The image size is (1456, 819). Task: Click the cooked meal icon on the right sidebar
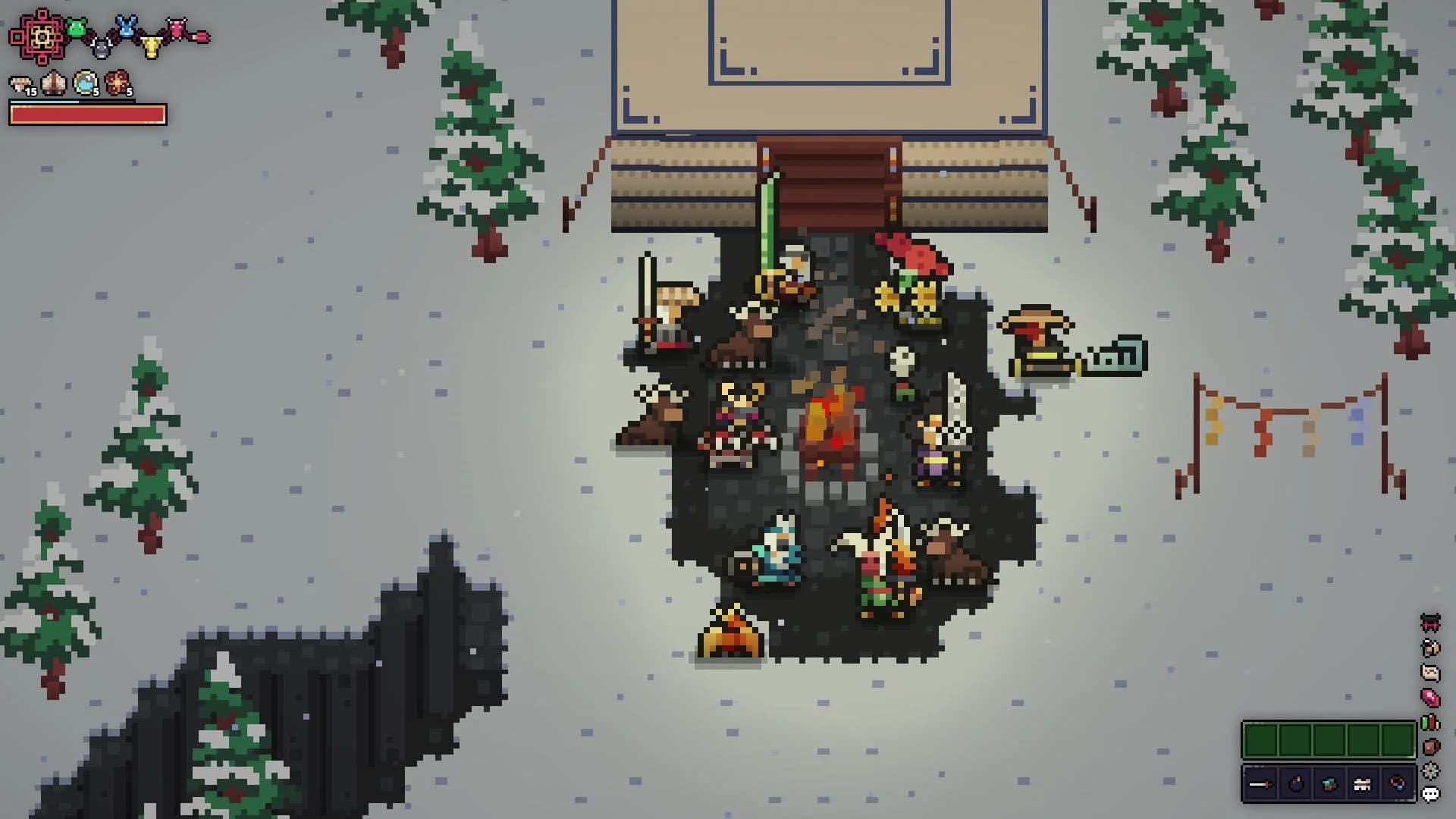[1431, 648]
